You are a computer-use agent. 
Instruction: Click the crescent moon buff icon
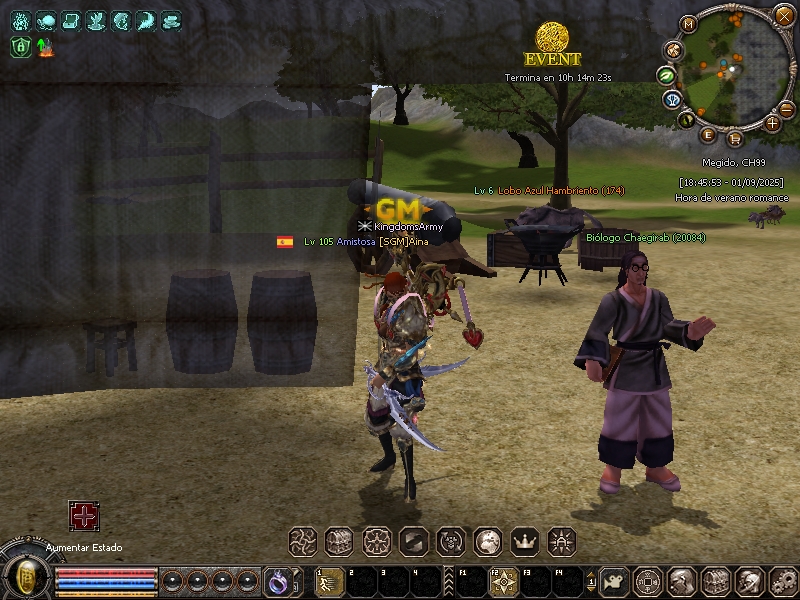[x=146, y=20]
